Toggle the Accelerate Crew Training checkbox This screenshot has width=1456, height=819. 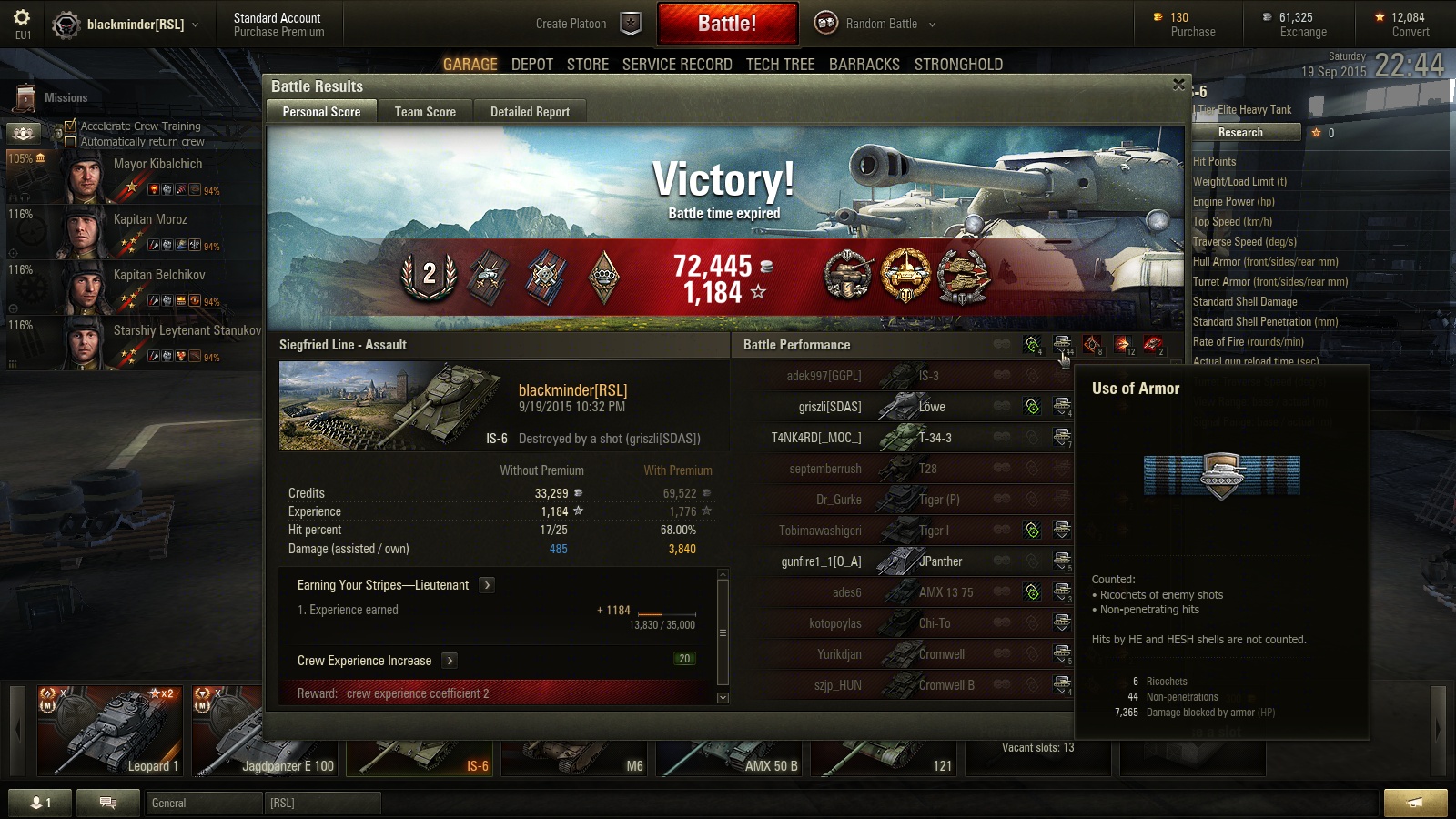[70, 126]
